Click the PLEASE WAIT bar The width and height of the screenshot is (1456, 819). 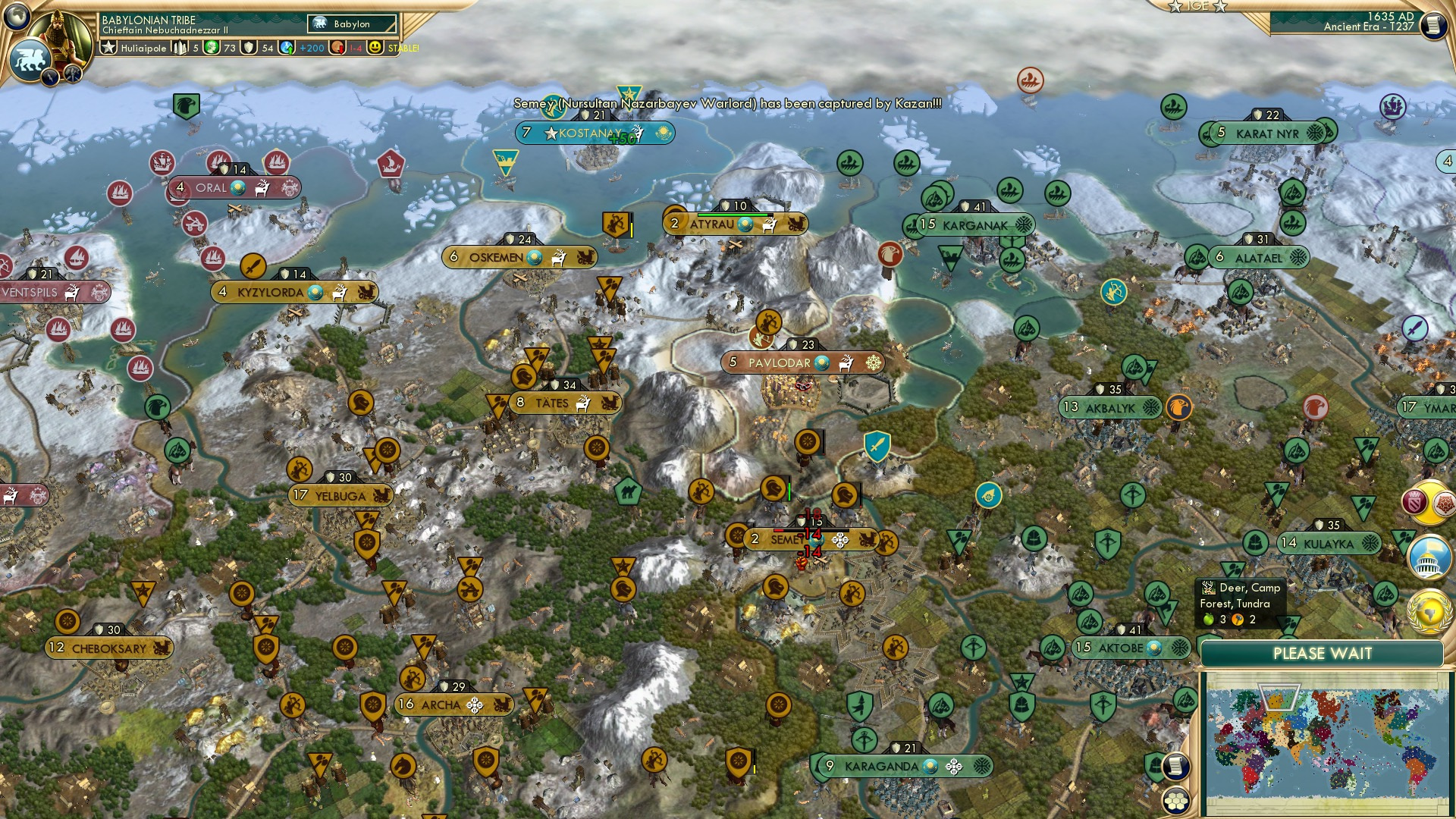1323,653
